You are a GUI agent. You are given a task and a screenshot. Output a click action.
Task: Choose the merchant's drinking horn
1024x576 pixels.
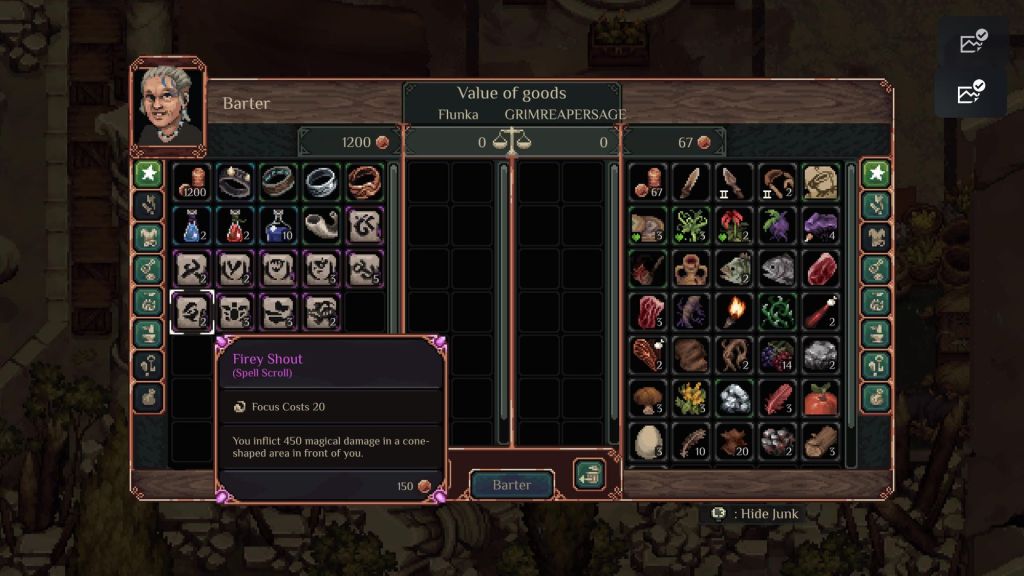pos(321,225)
